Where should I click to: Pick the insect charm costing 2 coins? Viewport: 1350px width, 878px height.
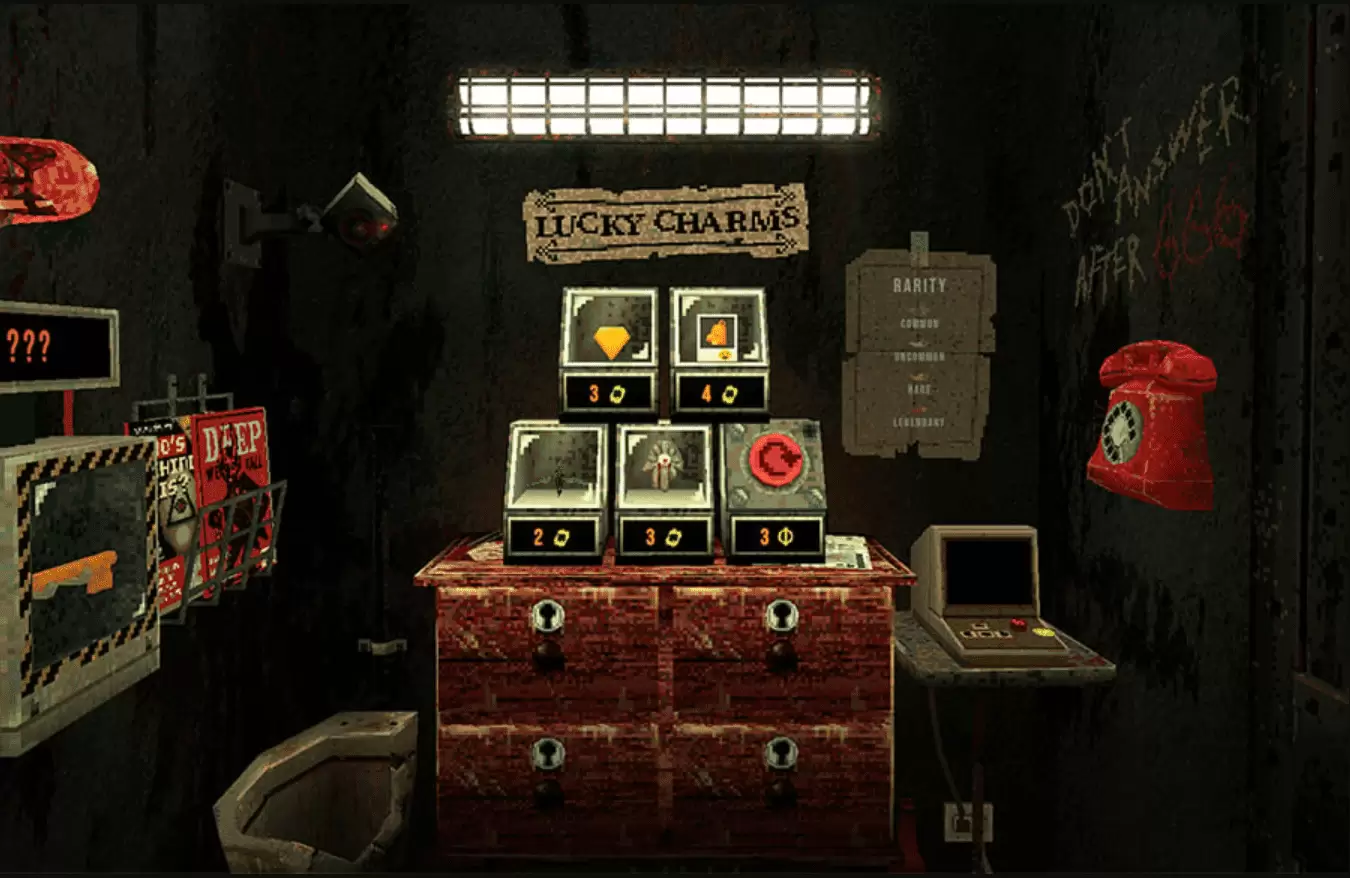(558, 480)
